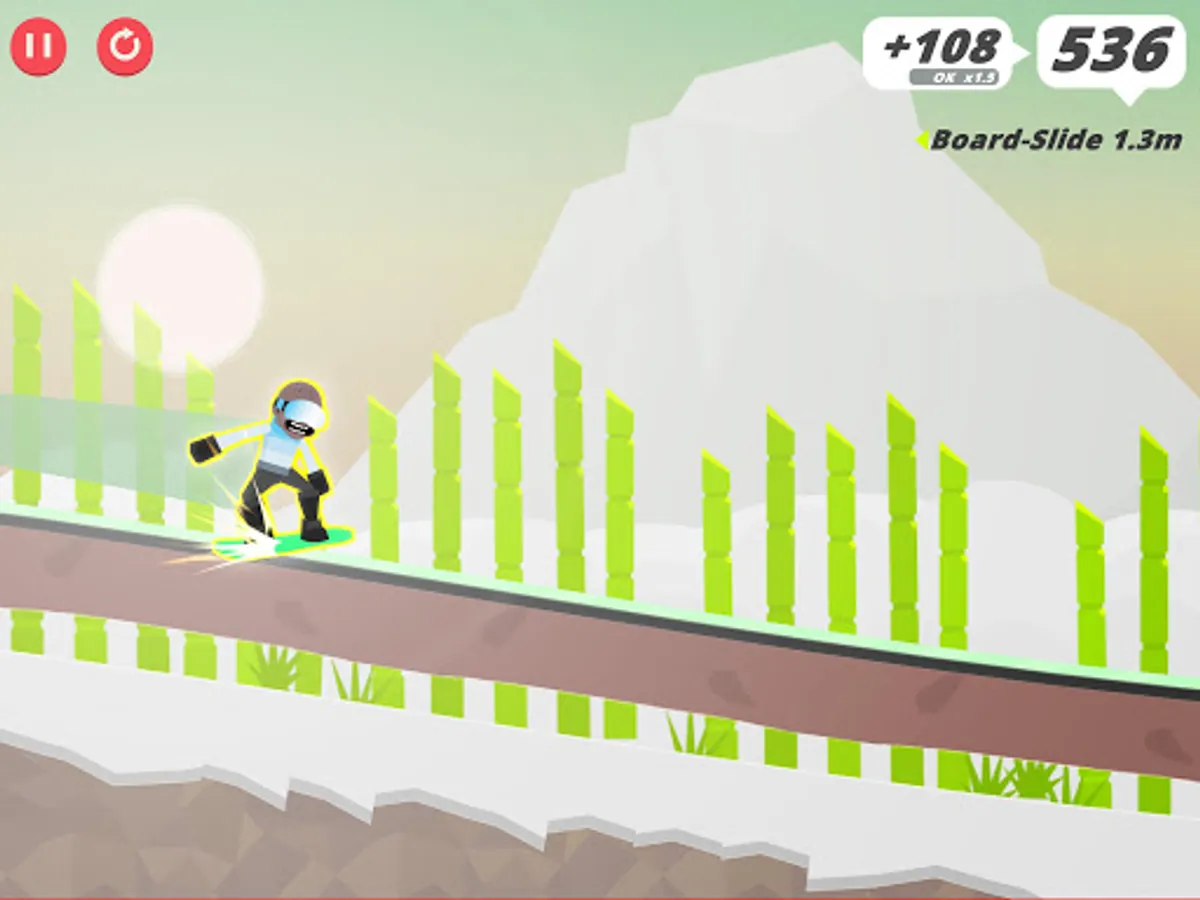Restart the run with the circular arrow
The image size is (1200, 900).
tap(125, 47)
